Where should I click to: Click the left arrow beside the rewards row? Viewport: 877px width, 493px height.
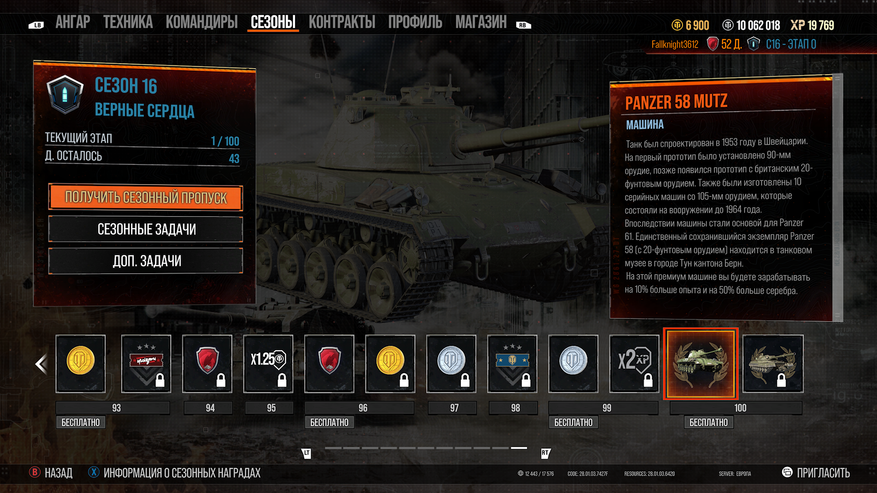pyautogui.click(x=41, y=364)
